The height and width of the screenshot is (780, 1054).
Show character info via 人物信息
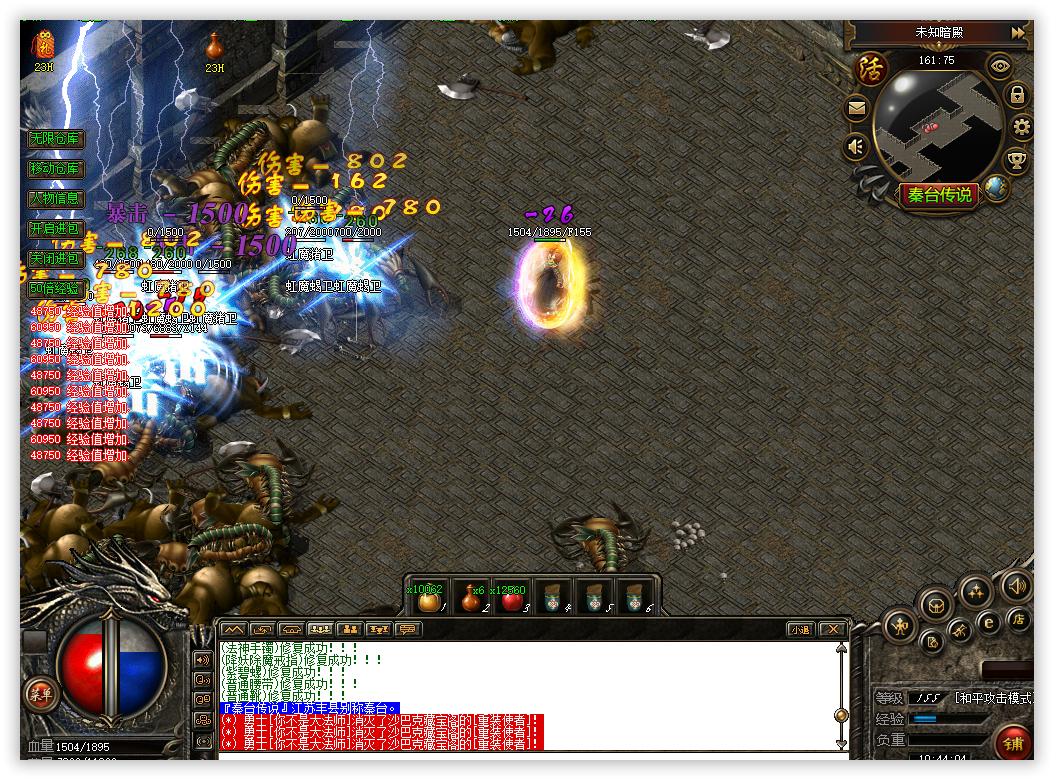(55, 199)
